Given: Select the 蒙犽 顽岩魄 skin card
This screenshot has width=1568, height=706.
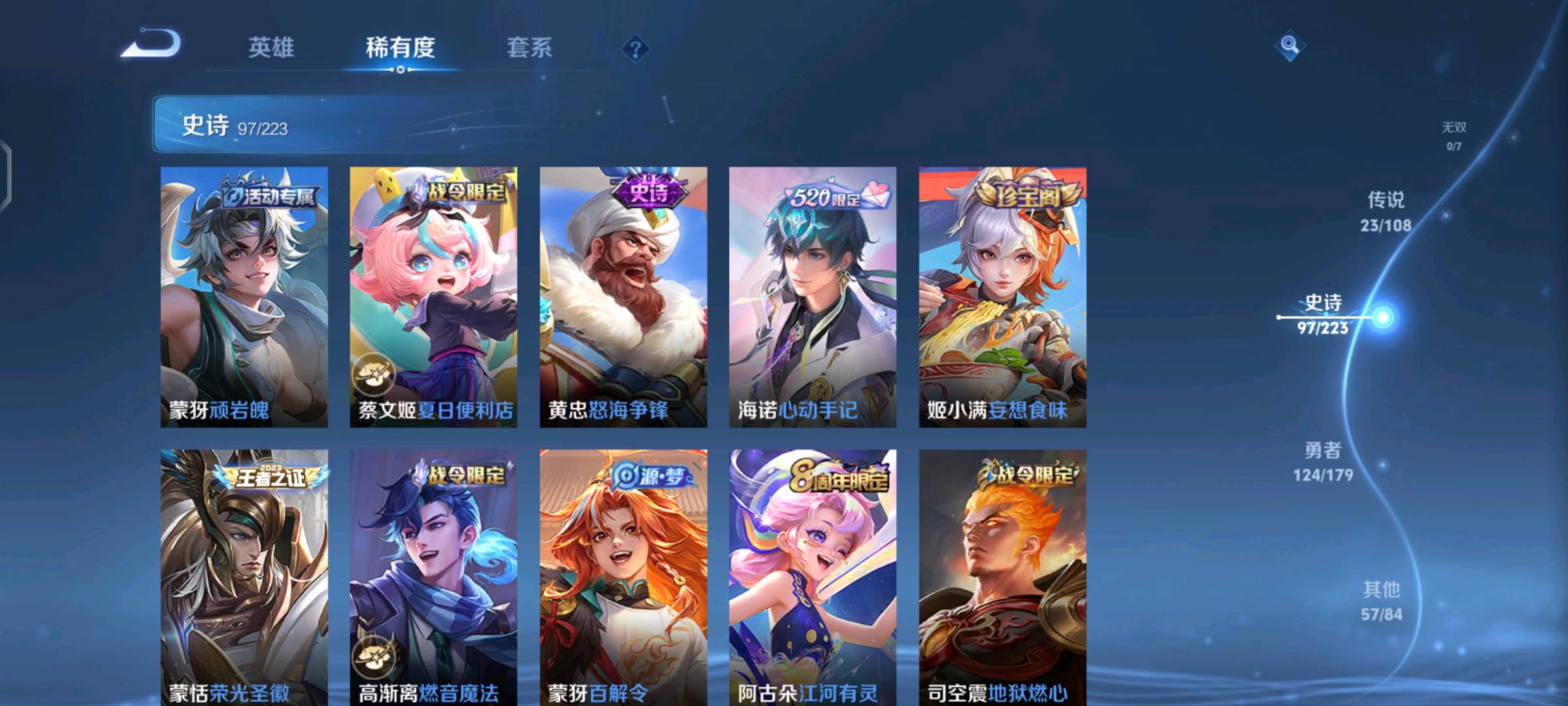Looking at the screenshot, I should click(244, 297).
